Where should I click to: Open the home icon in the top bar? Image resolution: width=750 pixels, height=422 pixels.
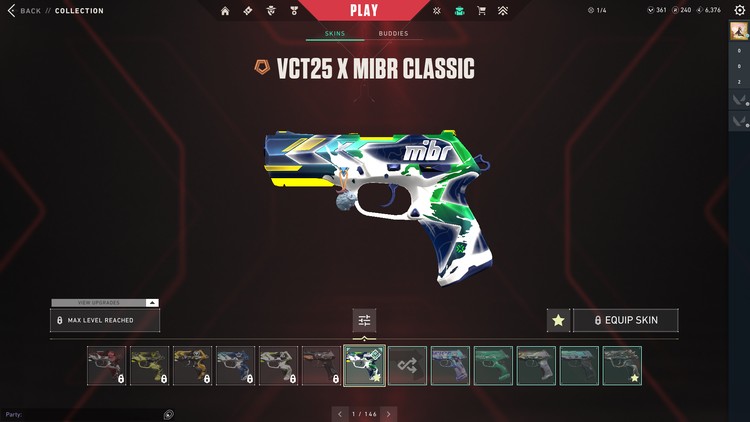tap(225, 11)
